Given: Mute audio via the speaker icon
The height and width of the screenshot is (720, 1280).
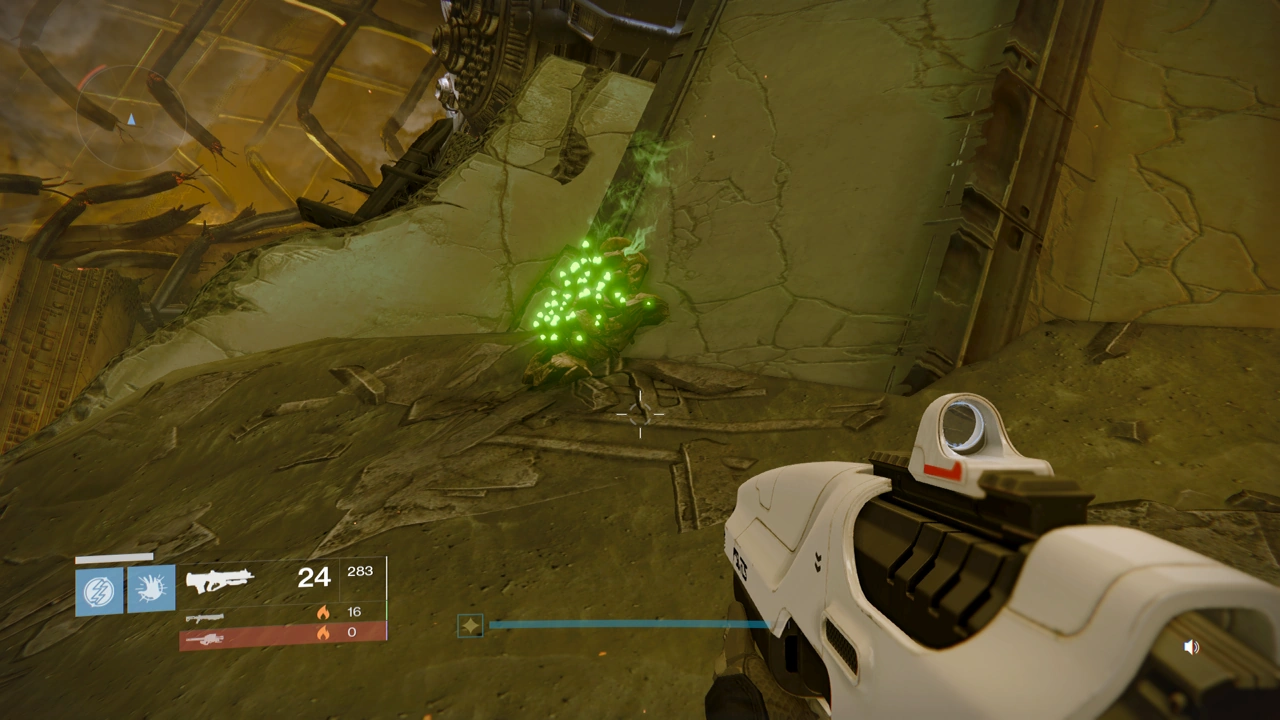Looking at the screenshot, I should click(1192, 647).
